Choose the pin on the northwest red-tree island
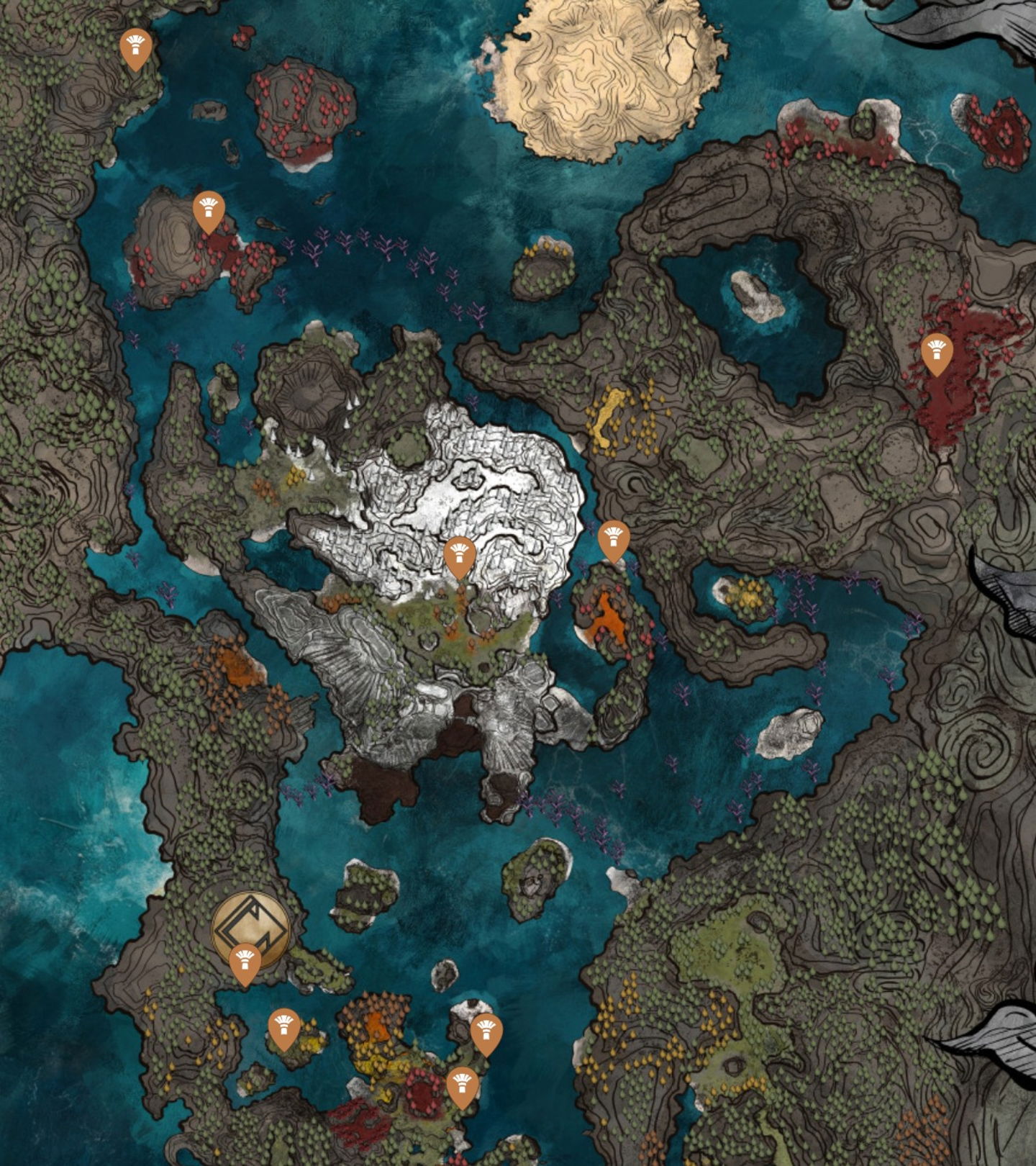The image size is (1036, 1166). [x=209, y=210]
